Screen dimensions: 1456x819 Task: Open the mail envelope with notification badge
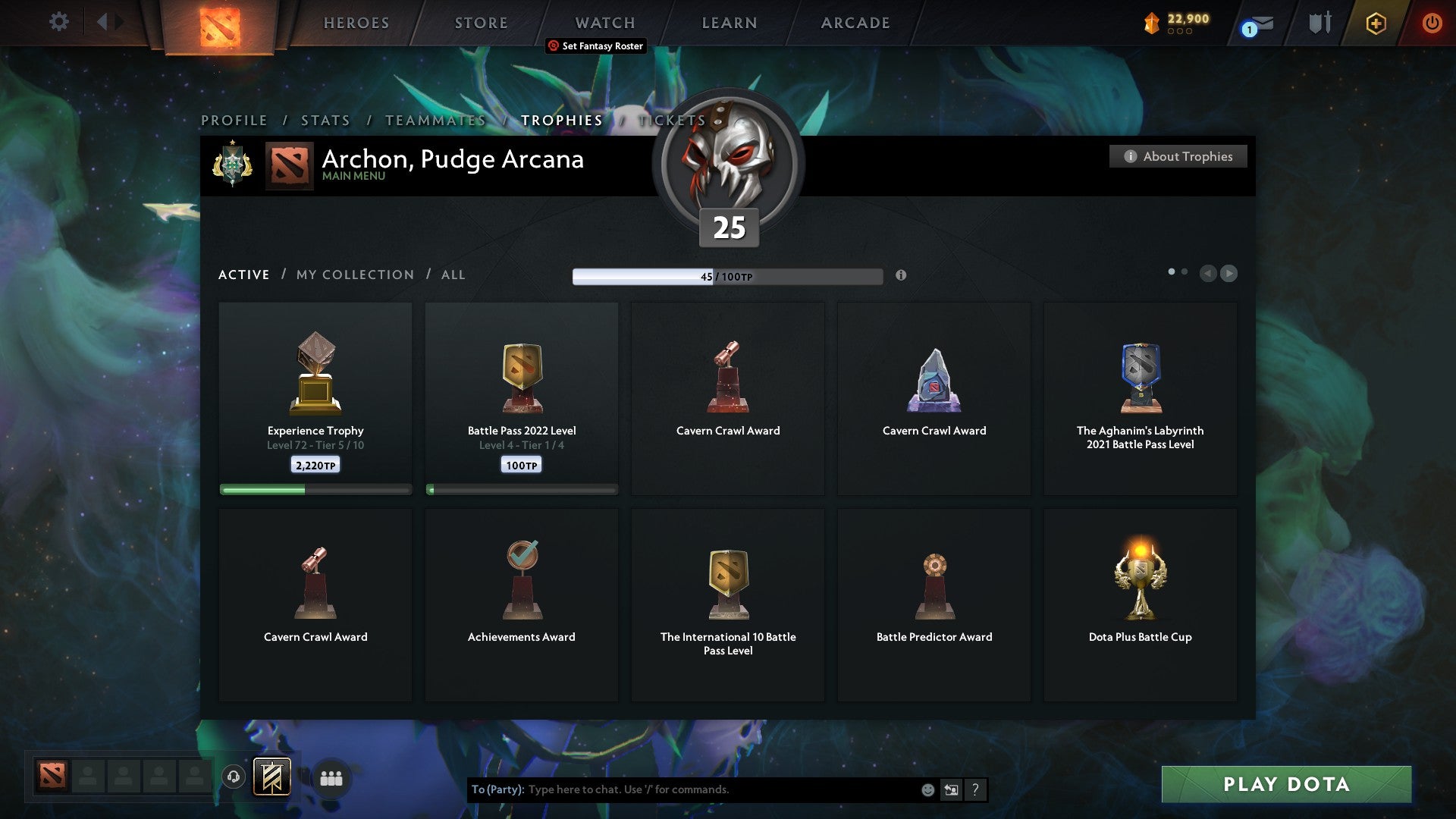pyautogui.click(x=1255, y=24)
